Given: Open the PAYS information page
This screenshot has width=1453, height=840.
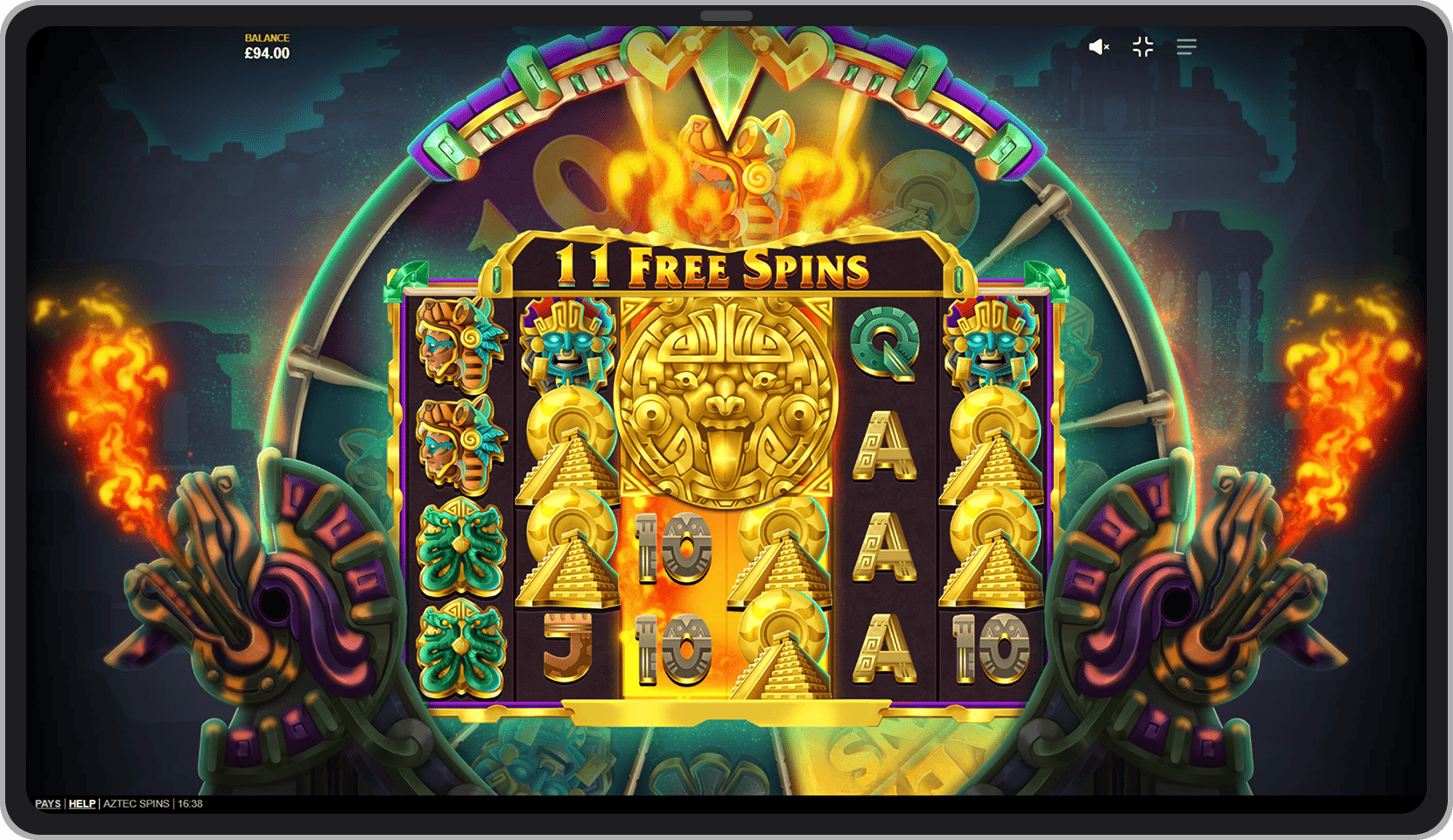Looking at the screenshot, I should [47, 803].
